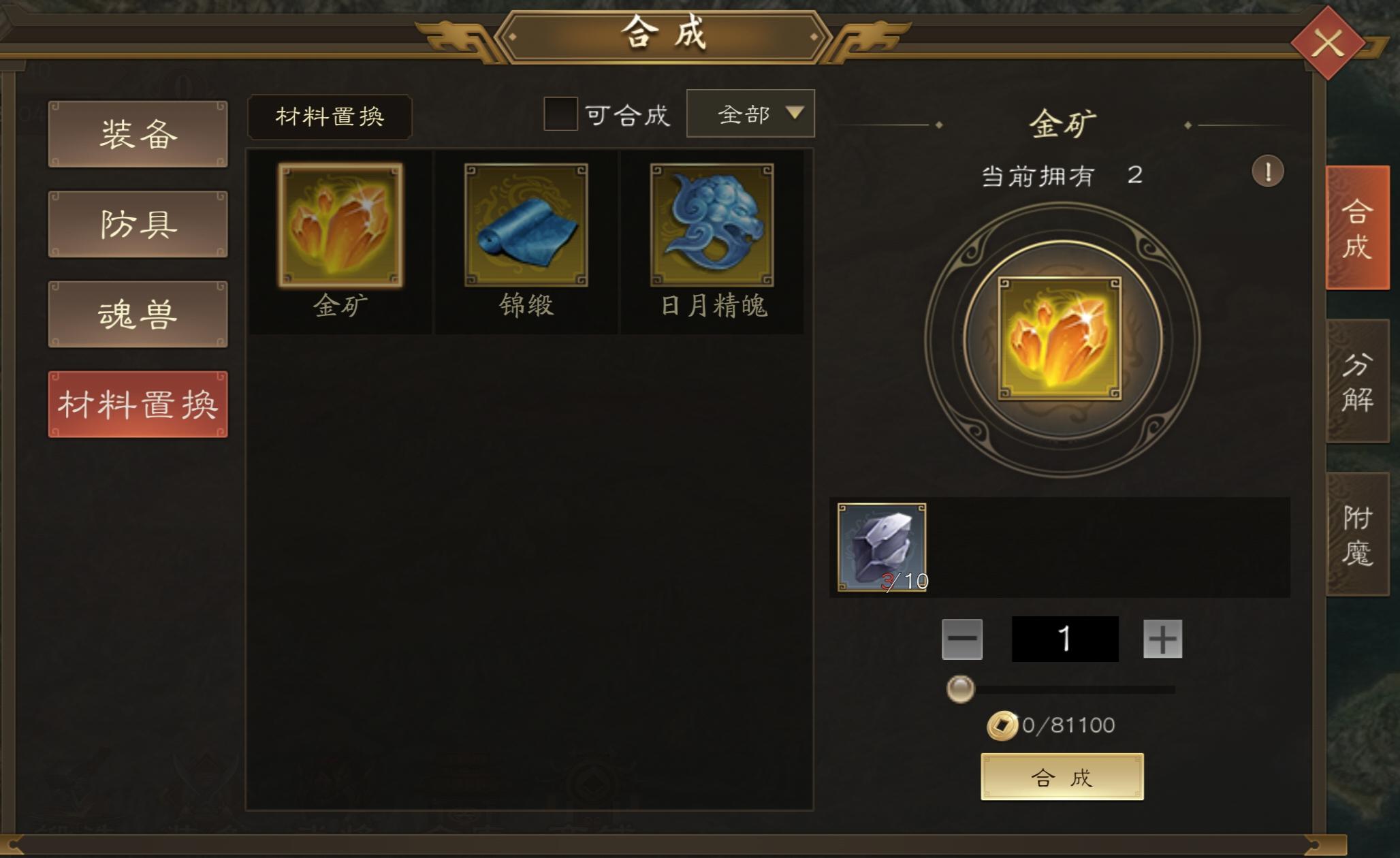Expand the item filter selector

pyautogui.click(x=749, y=114)
